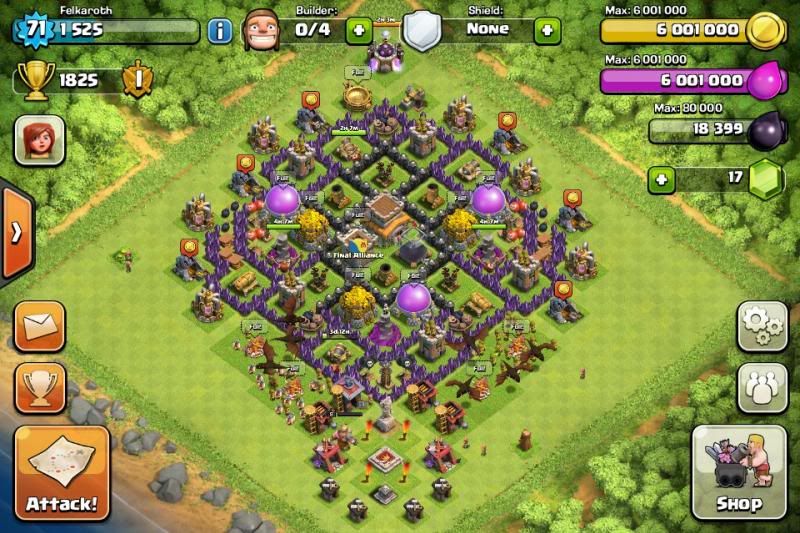This screenshot has width=800, height=533.
Task: Open the blue info button
Action: point(220,30)
